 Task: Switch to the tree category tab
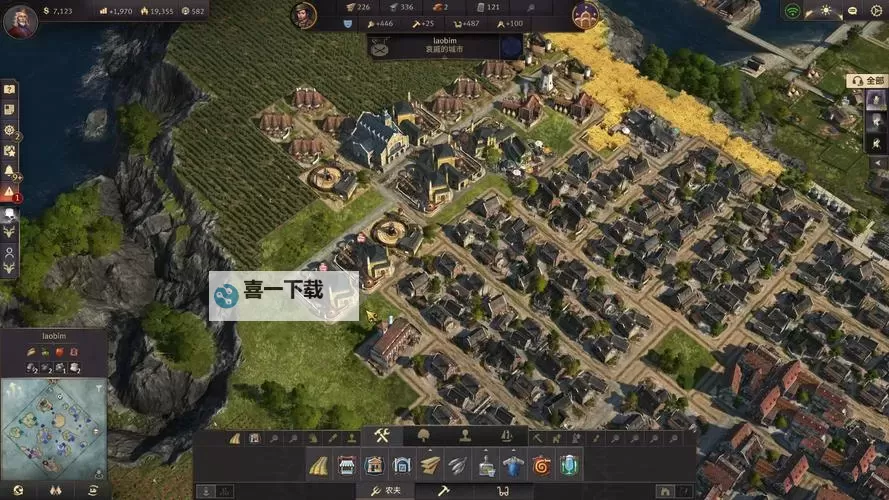point(424,436)
